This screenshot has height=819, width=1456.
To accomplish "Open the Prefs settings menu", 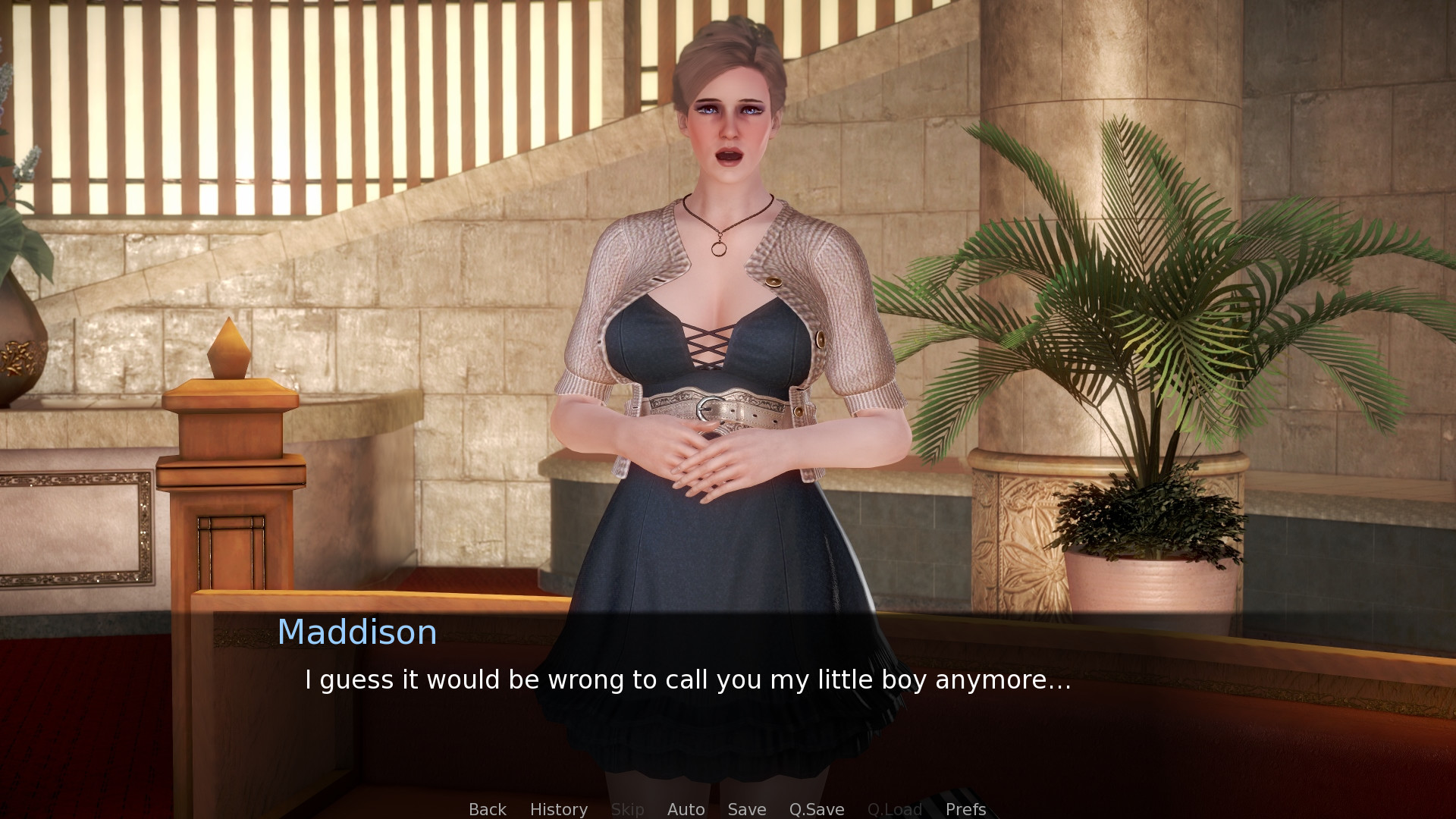I will 965,809.
